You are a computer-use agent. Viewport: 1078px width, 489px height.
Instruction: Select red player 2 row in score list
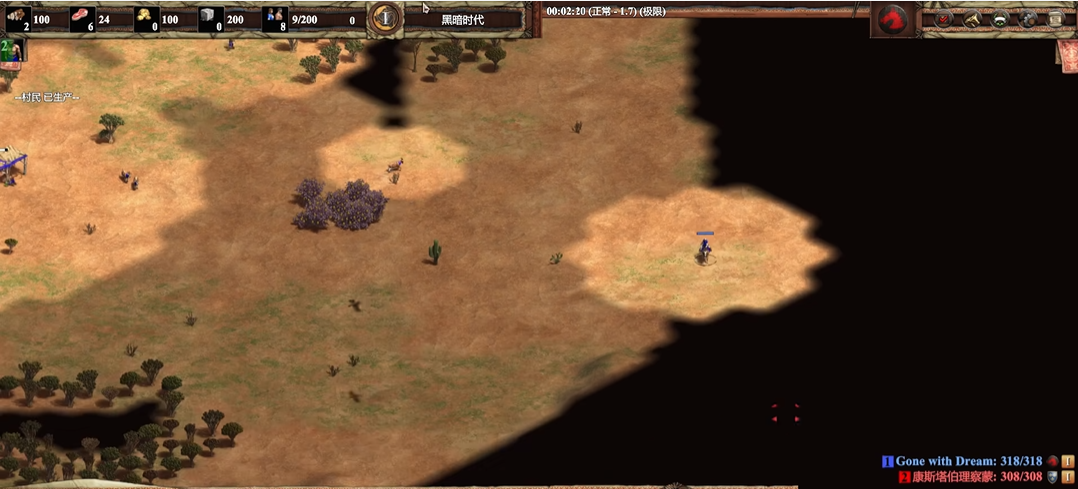click(x=970, y=477)
